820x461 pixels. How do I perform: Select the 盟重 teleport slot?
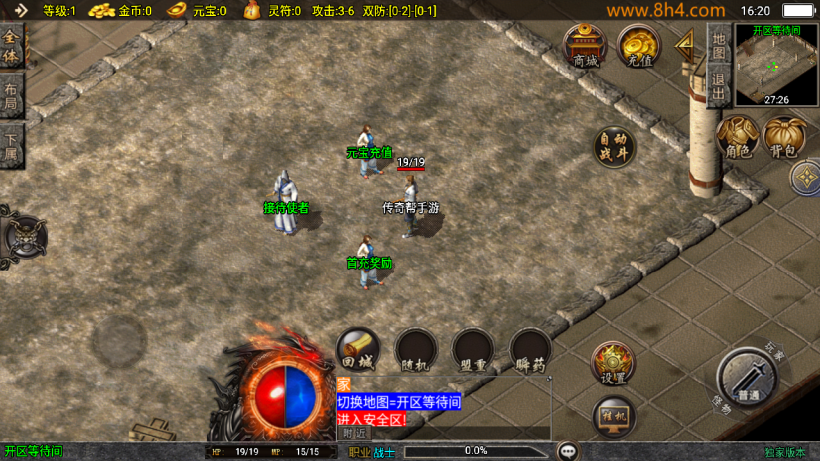point(472,350)
